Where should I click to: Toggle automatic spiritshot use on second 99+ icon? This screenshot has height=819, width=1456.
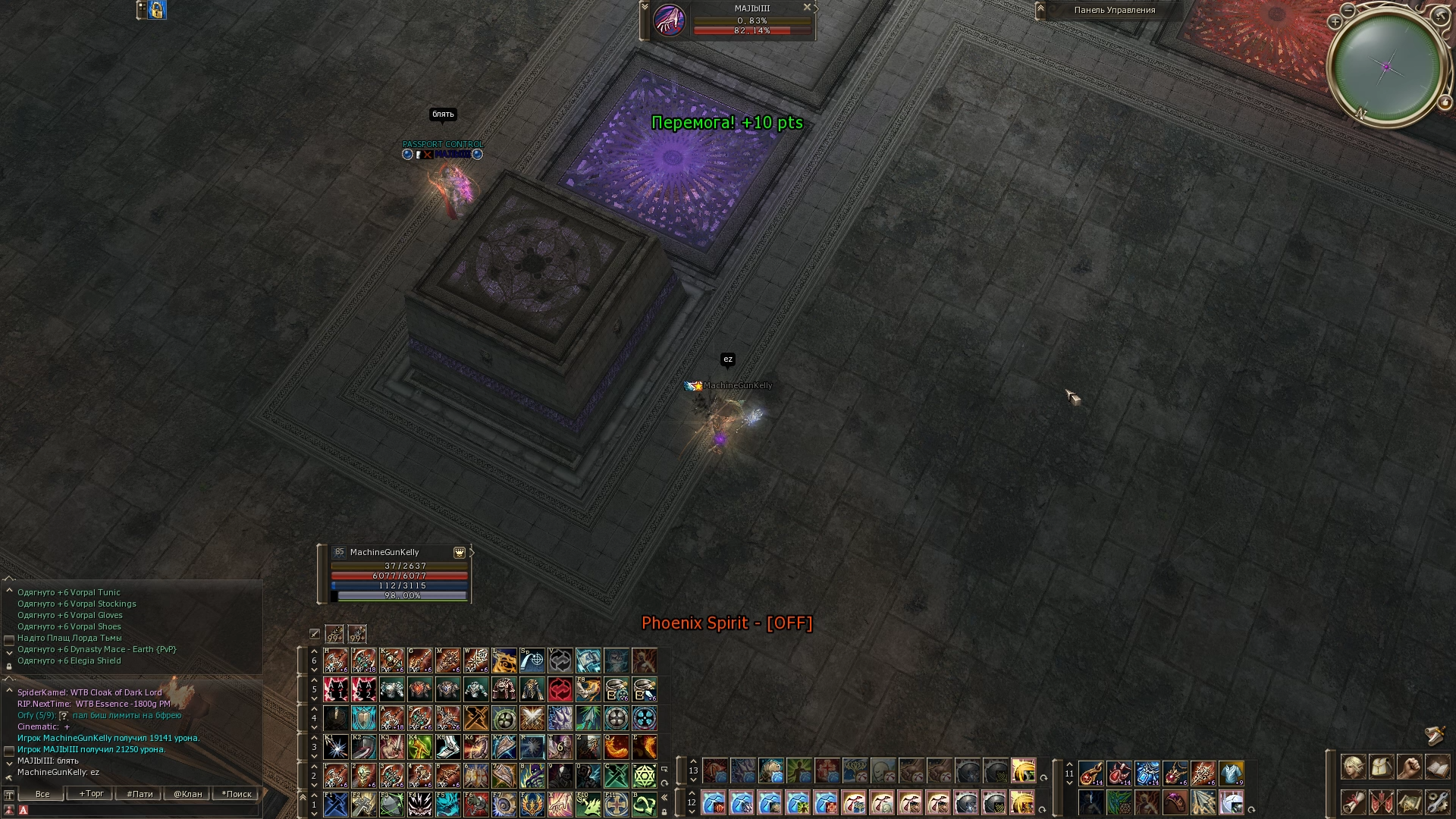coord(356,634)
